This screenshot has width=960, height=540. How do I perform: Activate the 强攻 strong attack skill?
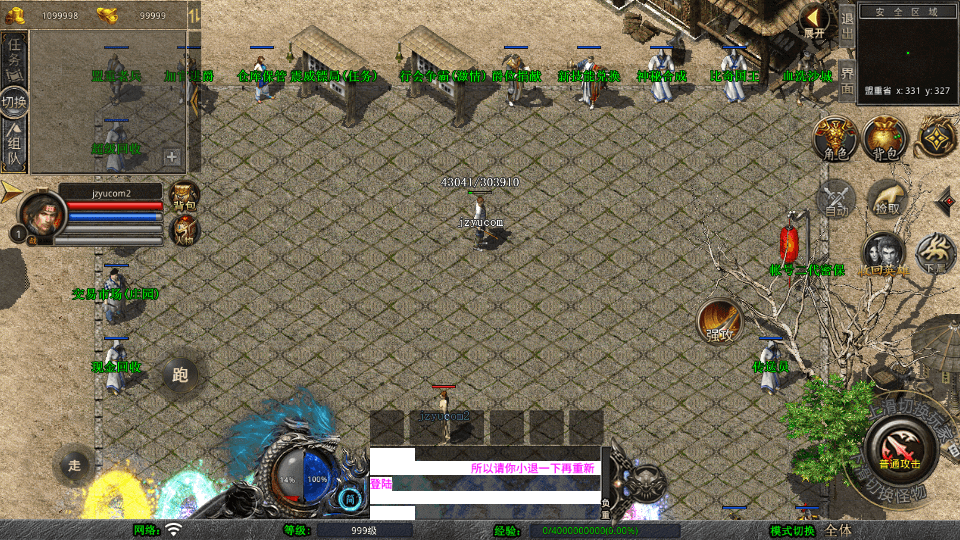click(x=718, y=319)
